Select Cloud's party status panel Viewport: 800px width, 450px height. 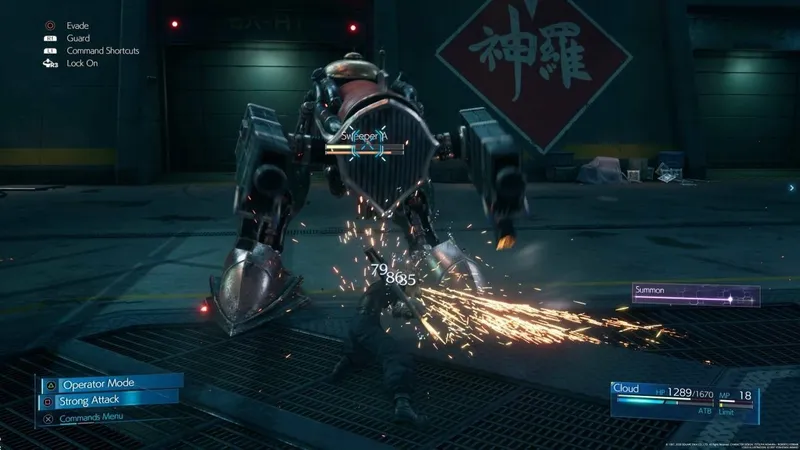tap(690, 397)
